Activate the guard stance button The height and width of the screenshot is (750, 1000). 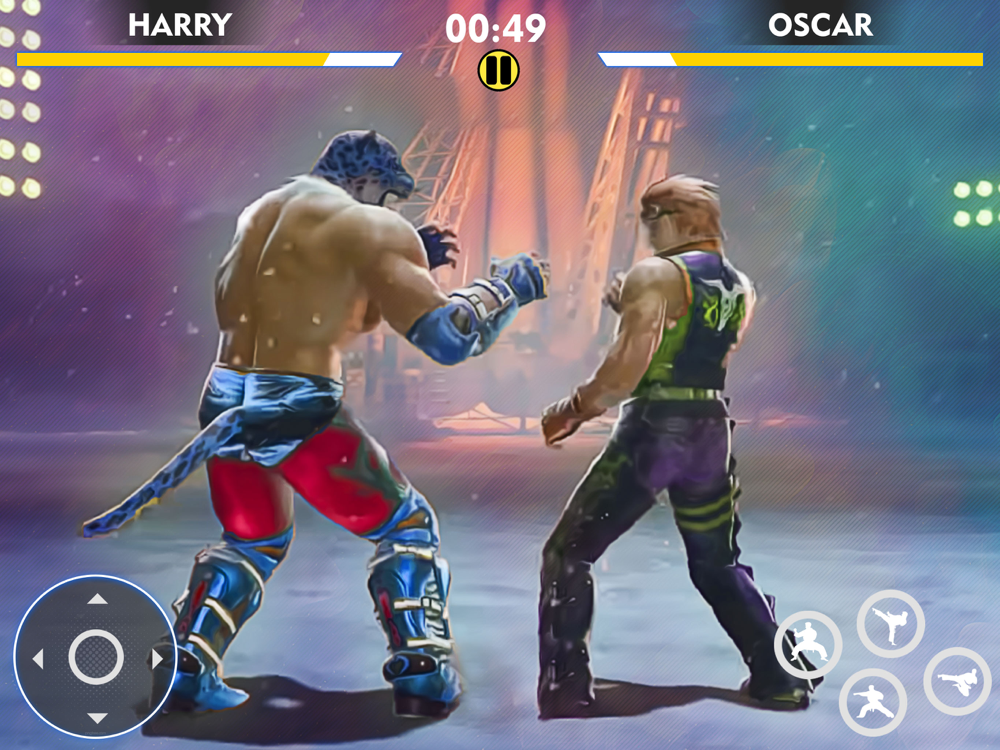pyautogui.click(x=807, y=644)
